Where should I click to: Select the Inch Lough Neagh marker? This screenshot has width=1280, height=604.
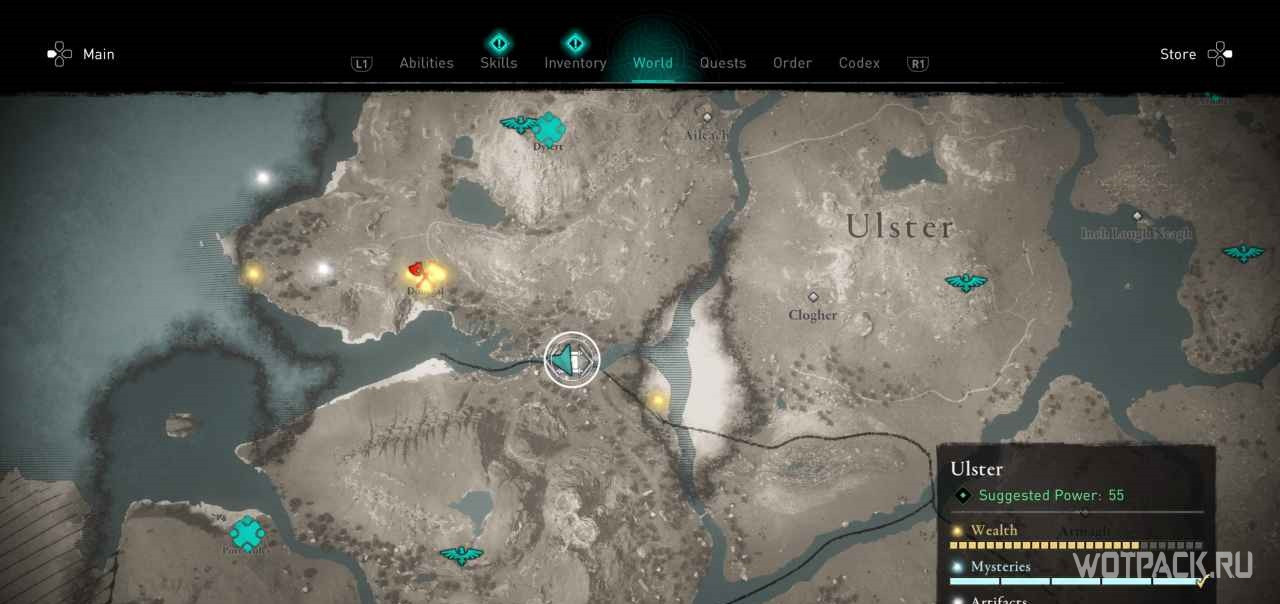click(1137, 216)
